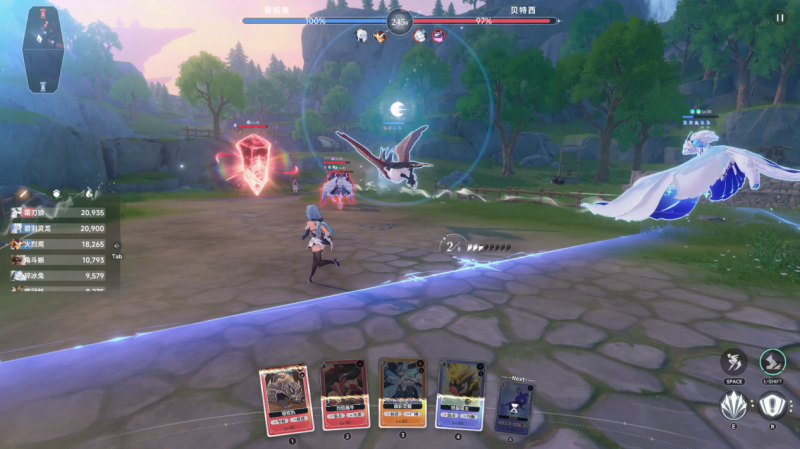Collapse the damage ranking panel arrow
The height and width of the screenshot is (449, 800).
pyautogui.click(x=116, y=244)
